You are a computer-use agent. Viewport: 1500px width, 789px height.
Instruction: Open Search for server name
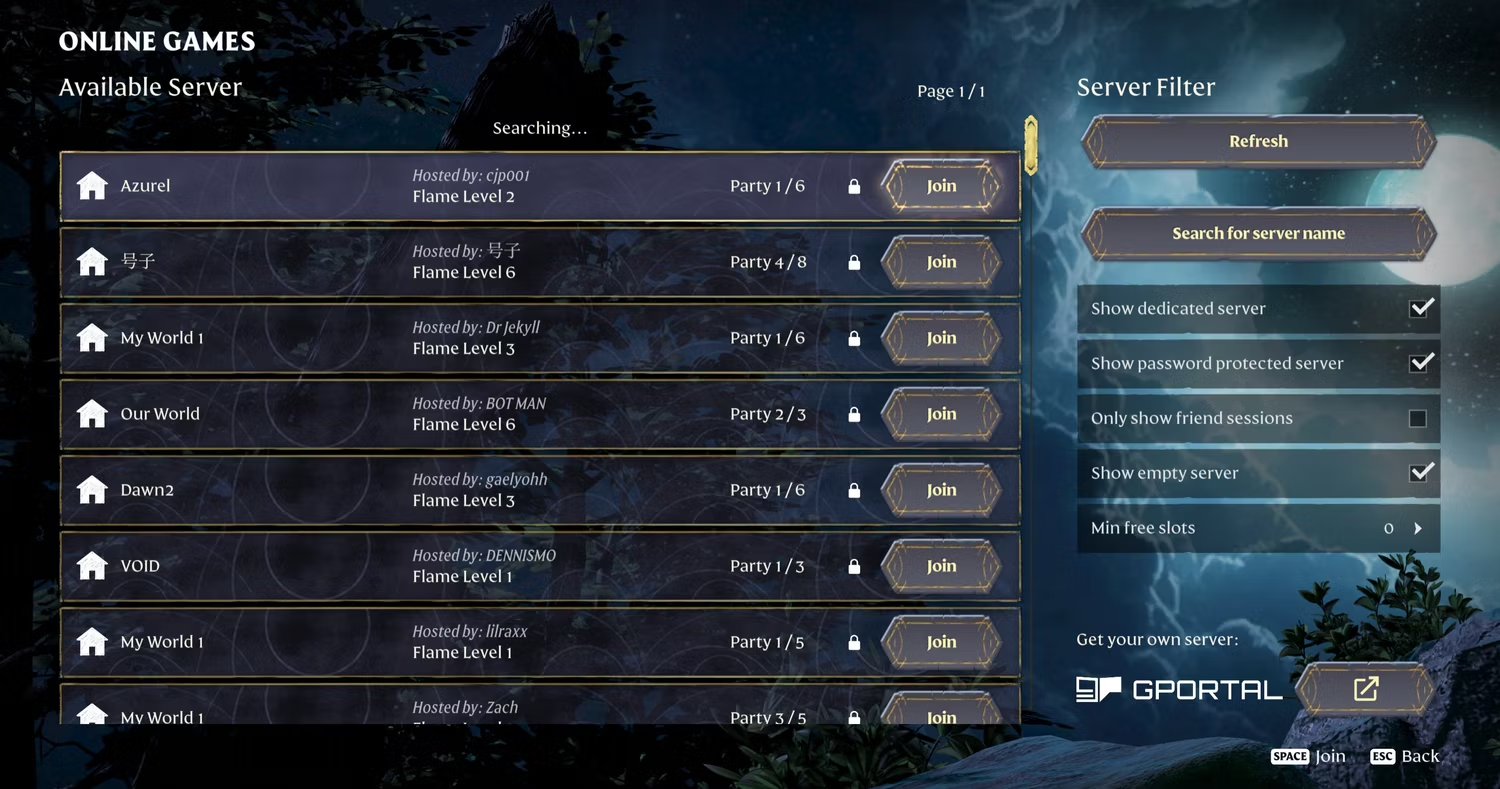pyautogui.click(x=1258, y=233)
